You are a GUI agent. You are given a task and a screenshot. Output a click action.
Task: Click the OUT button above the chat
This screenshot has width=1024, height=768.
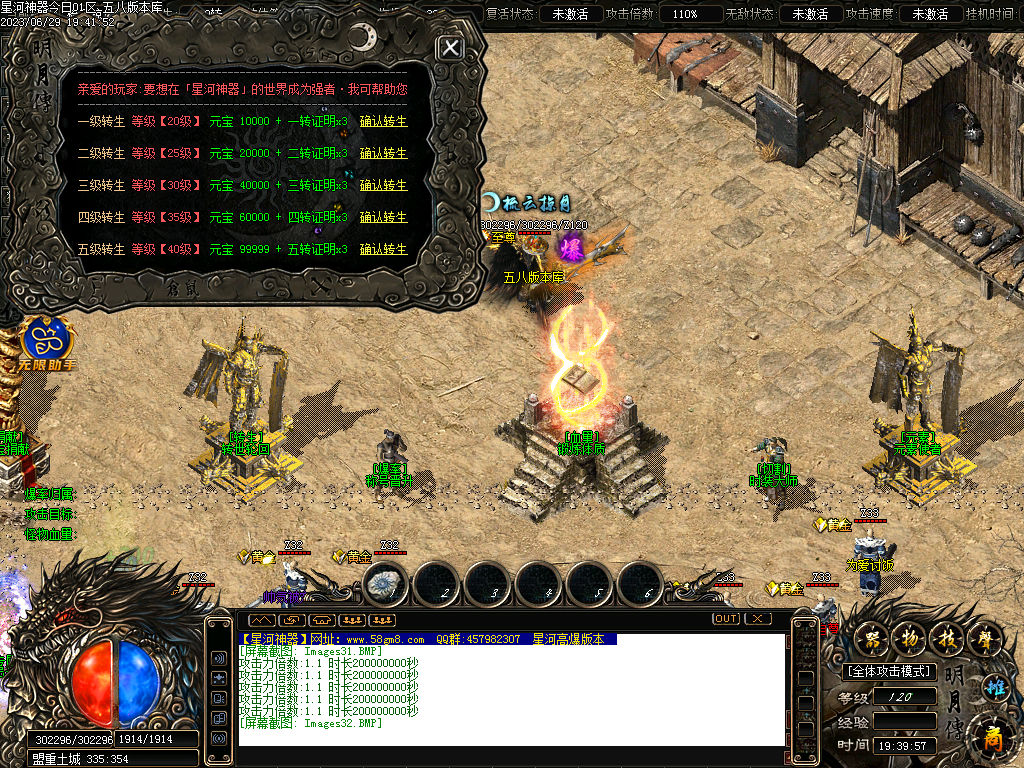tap(726, 619)
